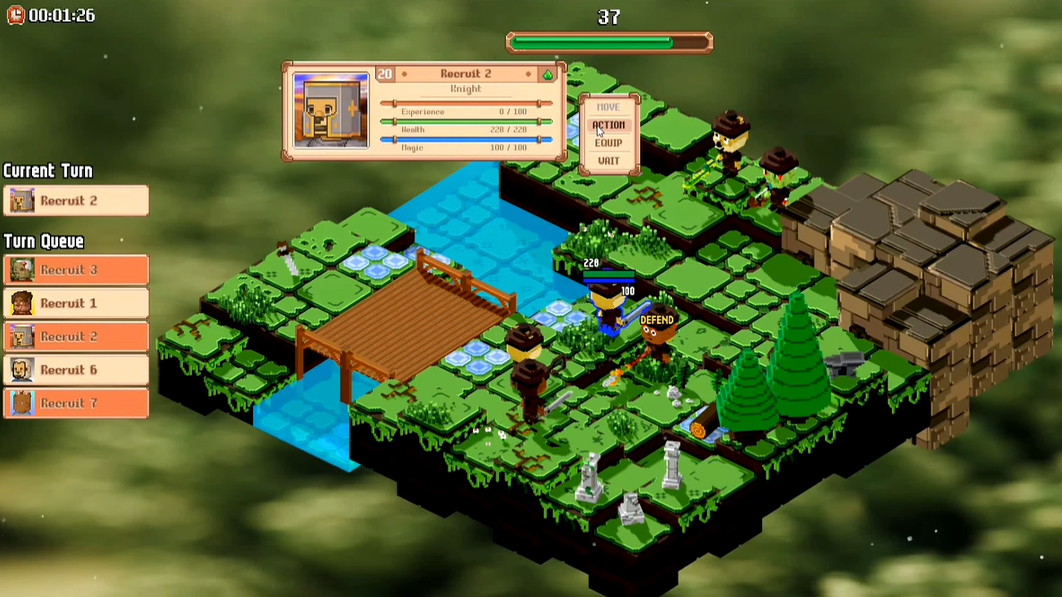Select Recruit 3 in the Turn Queue

point(76,270)
